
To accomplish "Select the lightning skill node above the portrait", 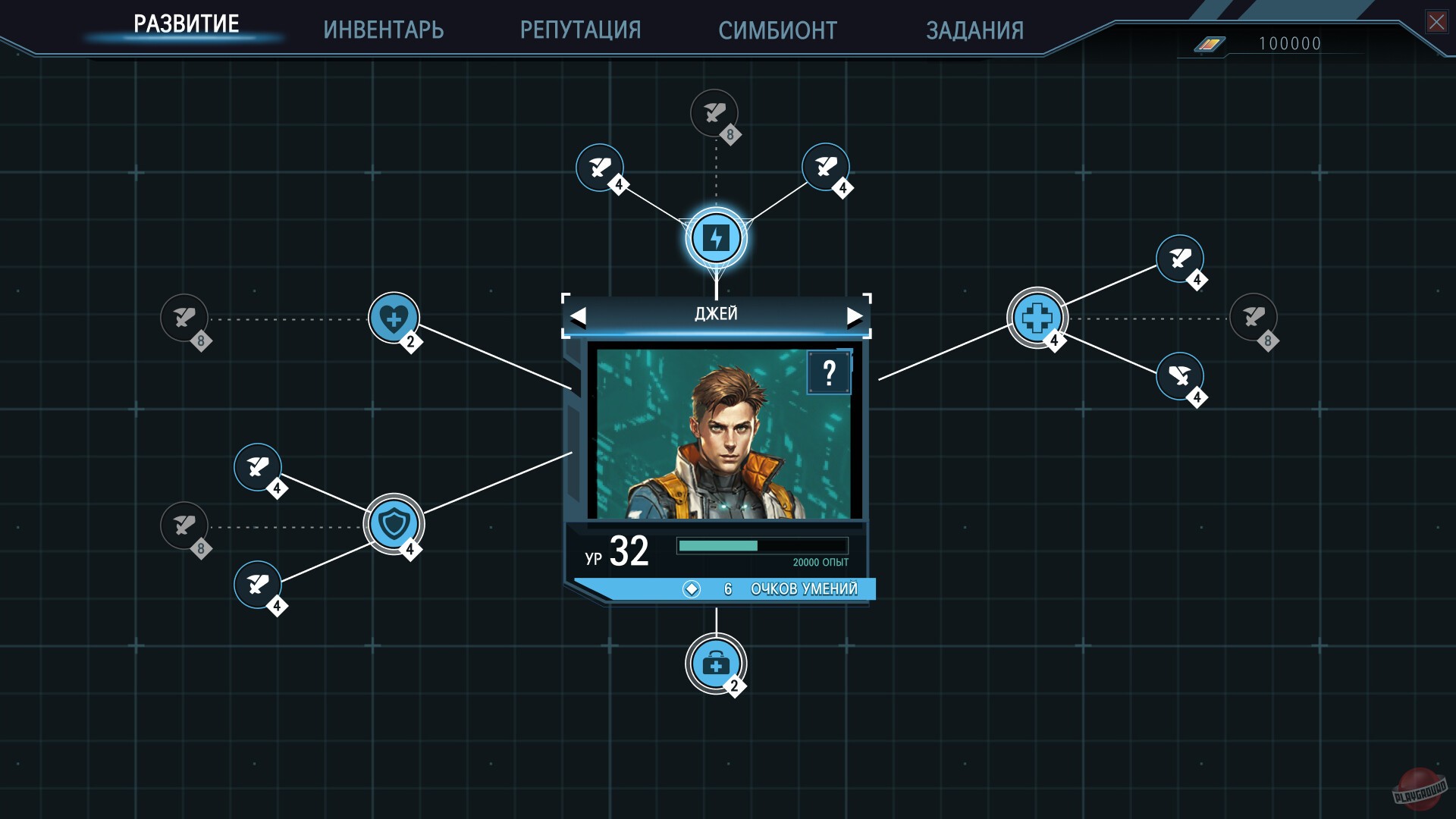I will pyautogui.click(x=715, y=237).
